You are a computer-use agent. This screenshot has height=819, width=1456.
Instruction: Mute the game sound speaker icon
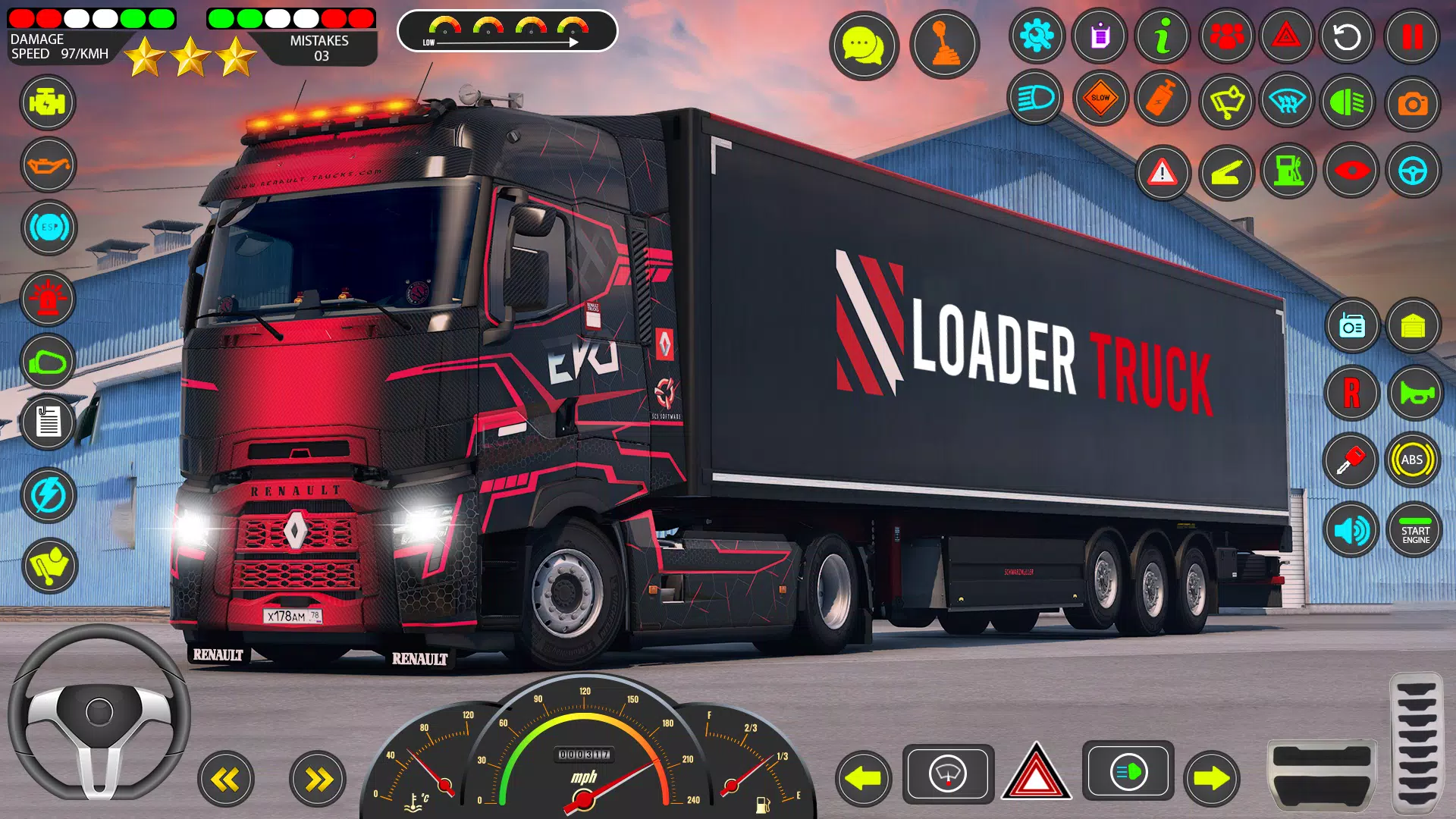(1351, 529)
